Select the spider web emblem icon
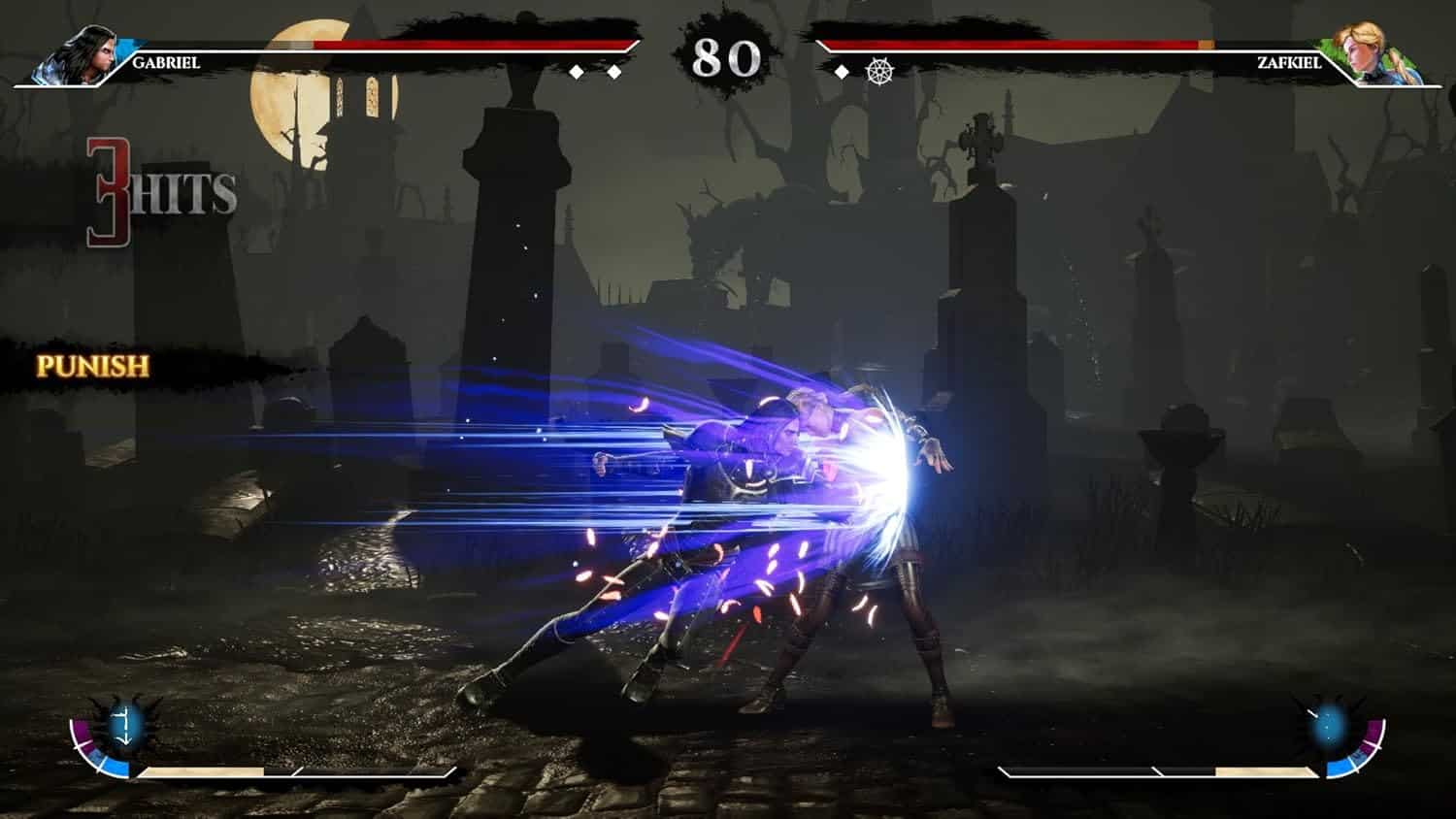 878,71
